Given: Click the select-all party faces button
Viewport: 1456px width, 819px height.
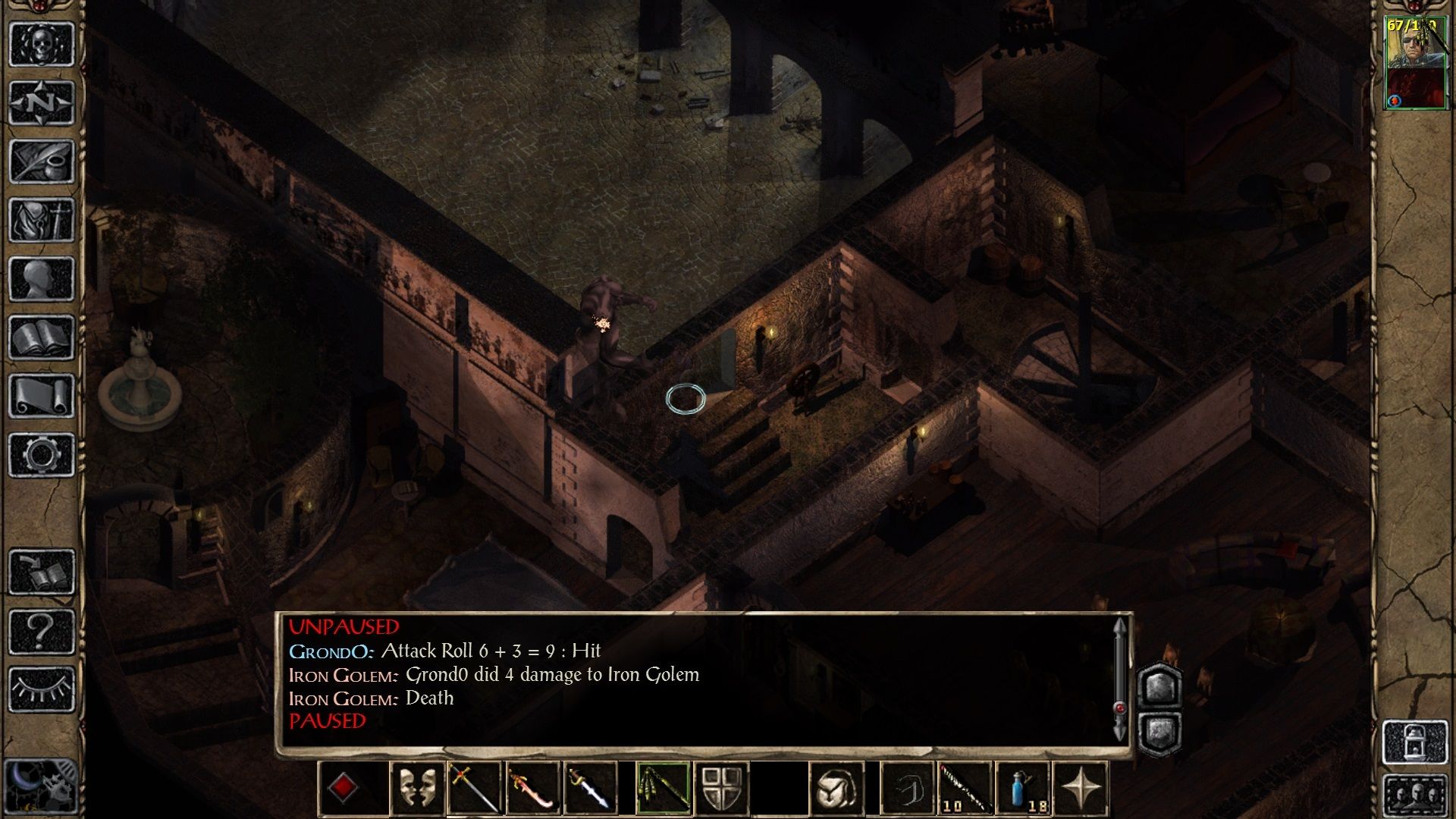Looking at the screenshot, I should [1415, 795].
